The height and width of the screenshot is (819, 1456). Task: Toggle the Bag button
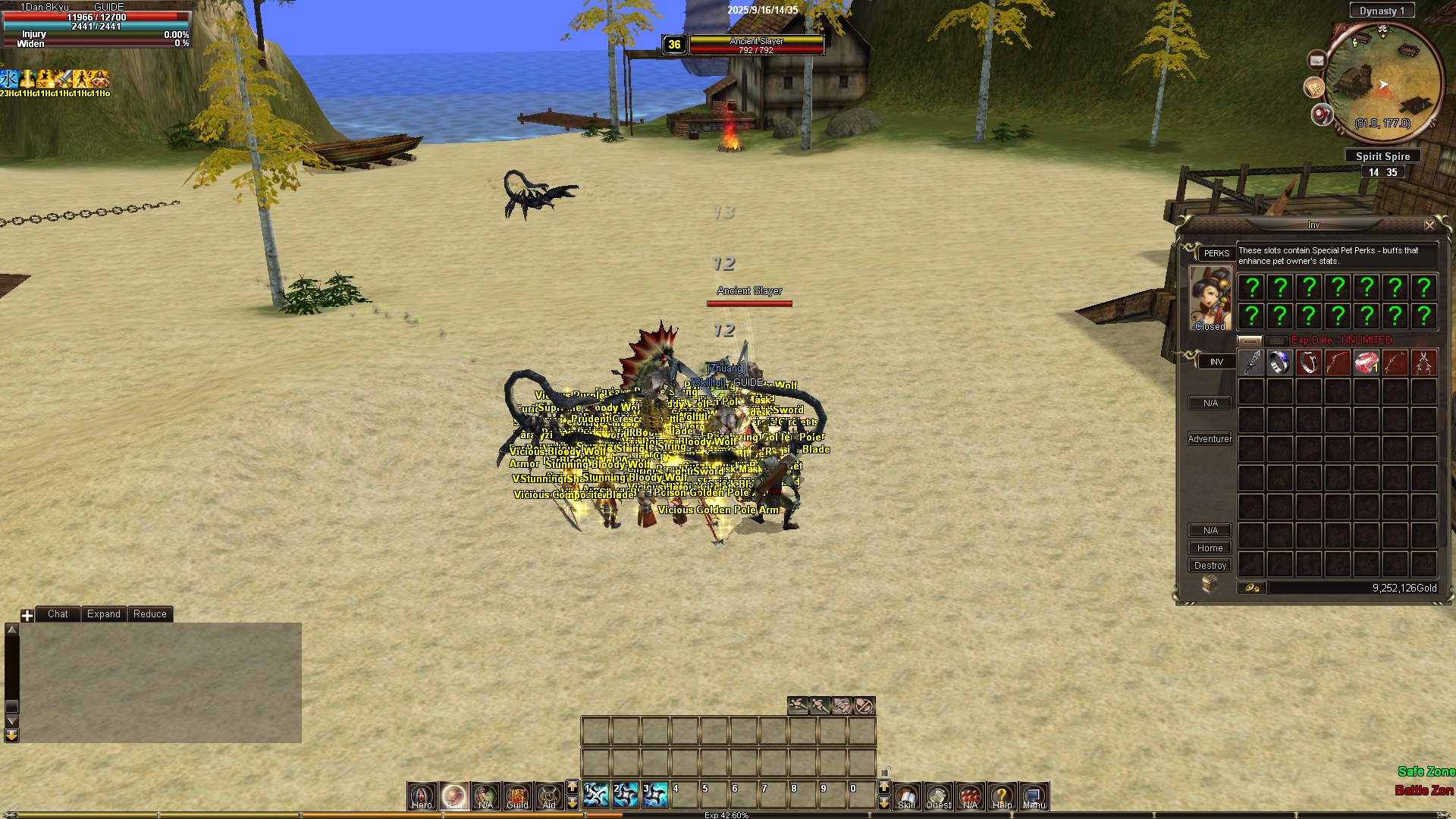(453, 795)
